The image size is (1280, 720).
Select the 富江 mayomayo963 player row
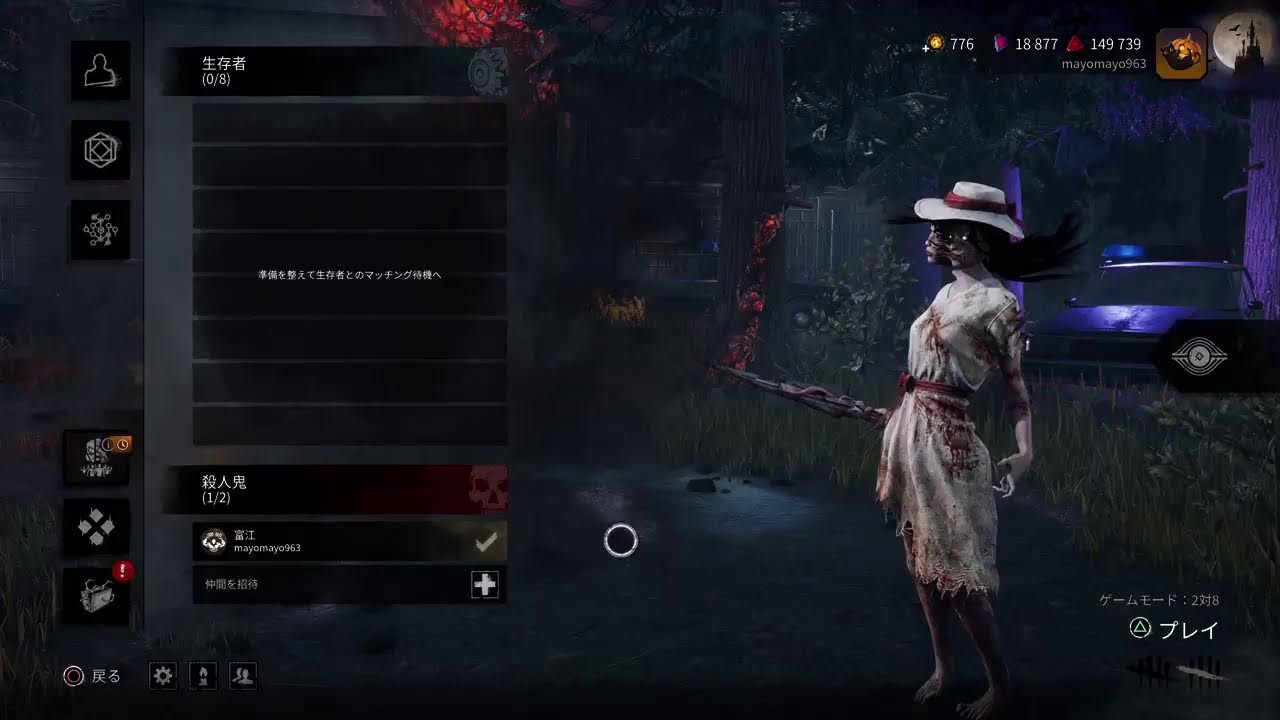pos(330,541)
